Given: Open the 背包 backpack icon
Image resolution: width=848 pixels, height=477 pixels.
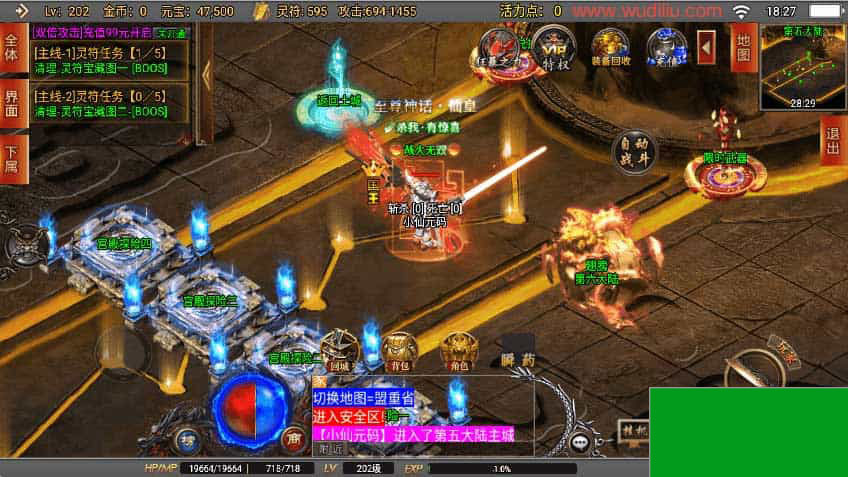Looking at the screenshot, I should 400,350.
